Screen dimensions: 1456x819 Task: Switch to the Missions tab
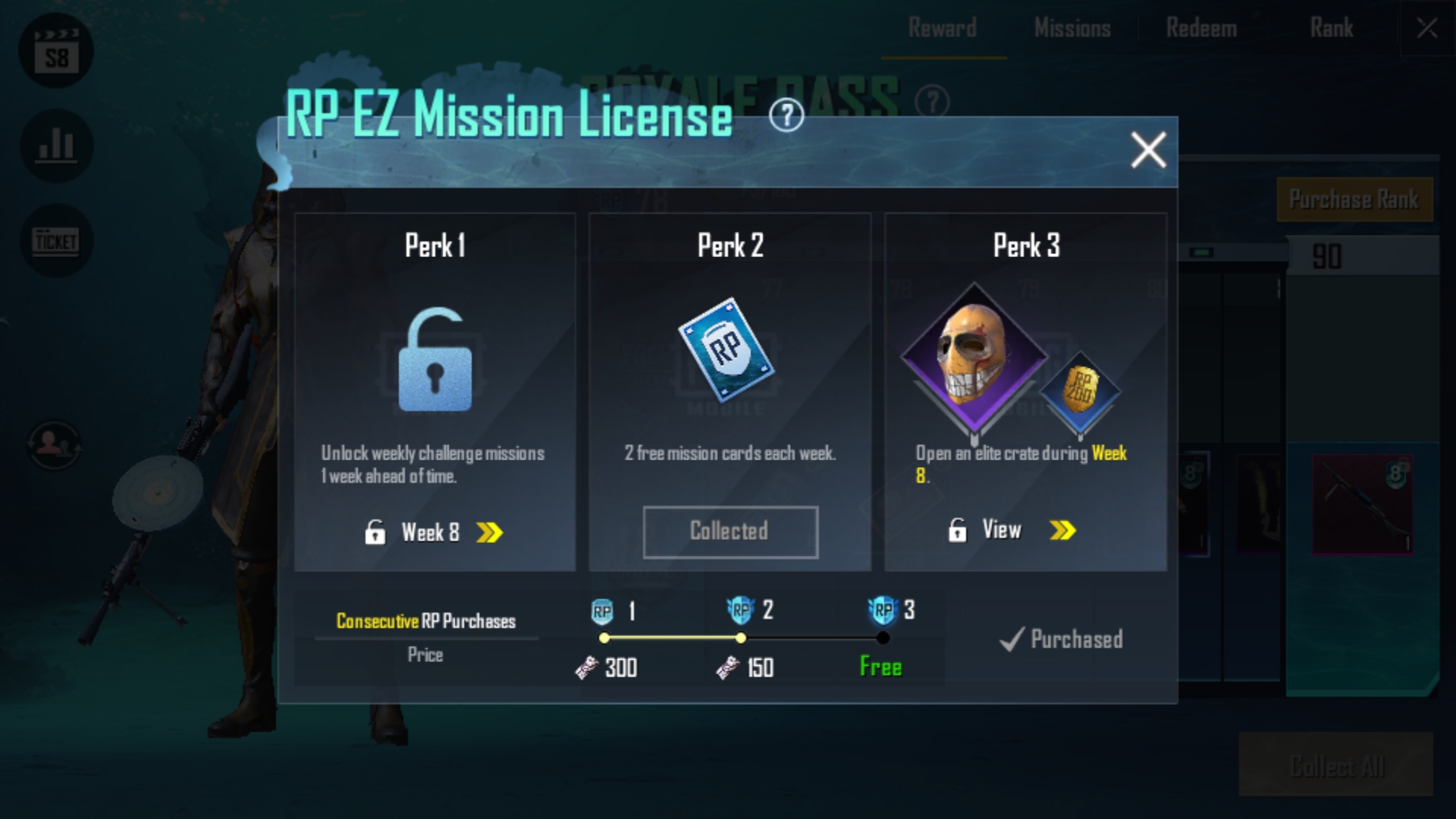coord(1072,29)
